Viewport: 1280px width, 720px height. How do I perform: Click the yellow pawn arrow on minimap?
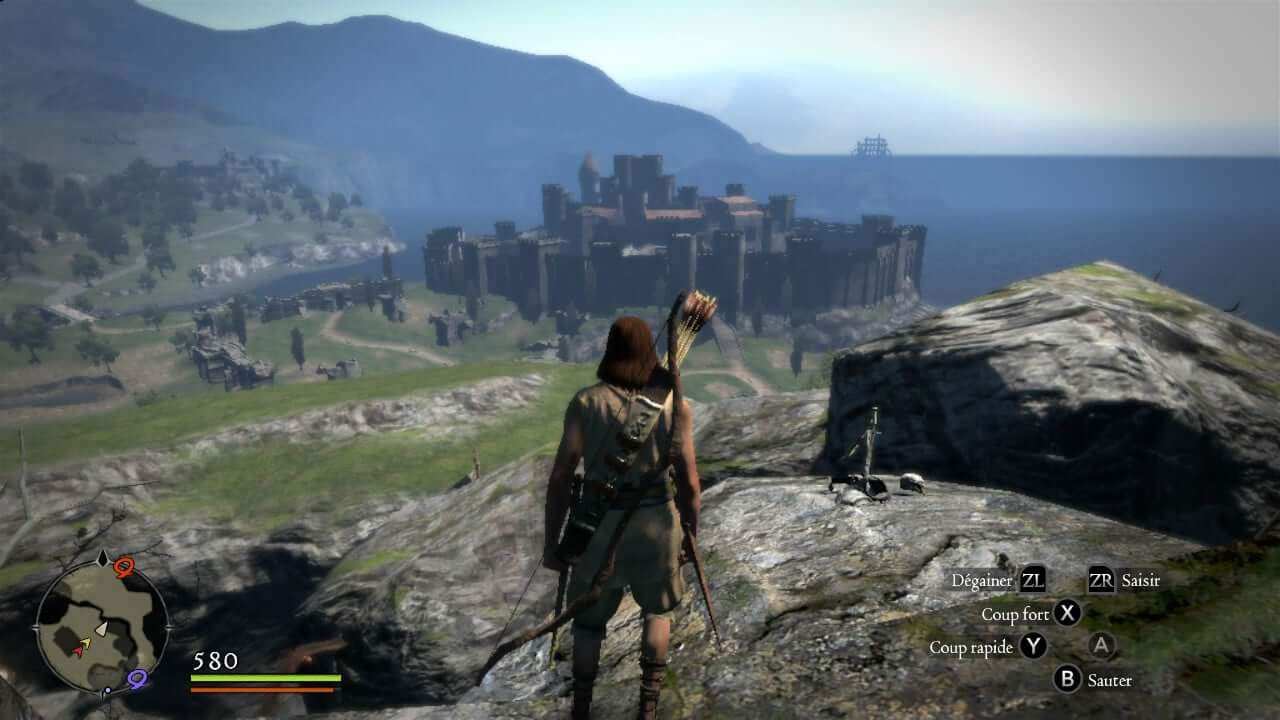click(86, 642)
